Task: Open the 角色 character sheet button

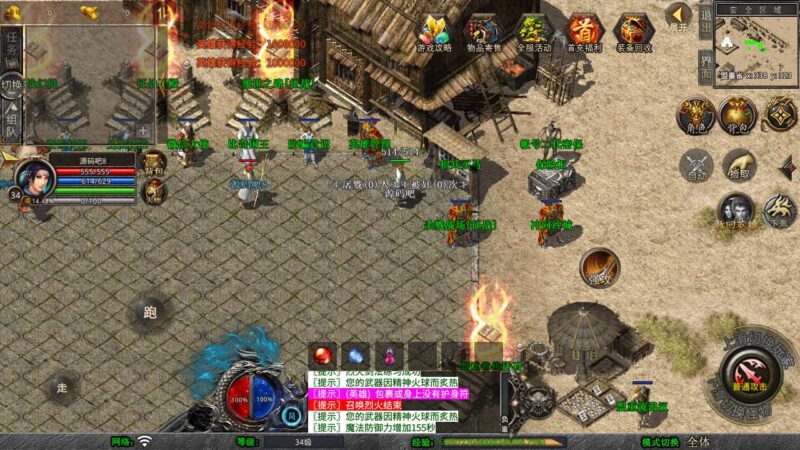Action: (x=694, y=114)
